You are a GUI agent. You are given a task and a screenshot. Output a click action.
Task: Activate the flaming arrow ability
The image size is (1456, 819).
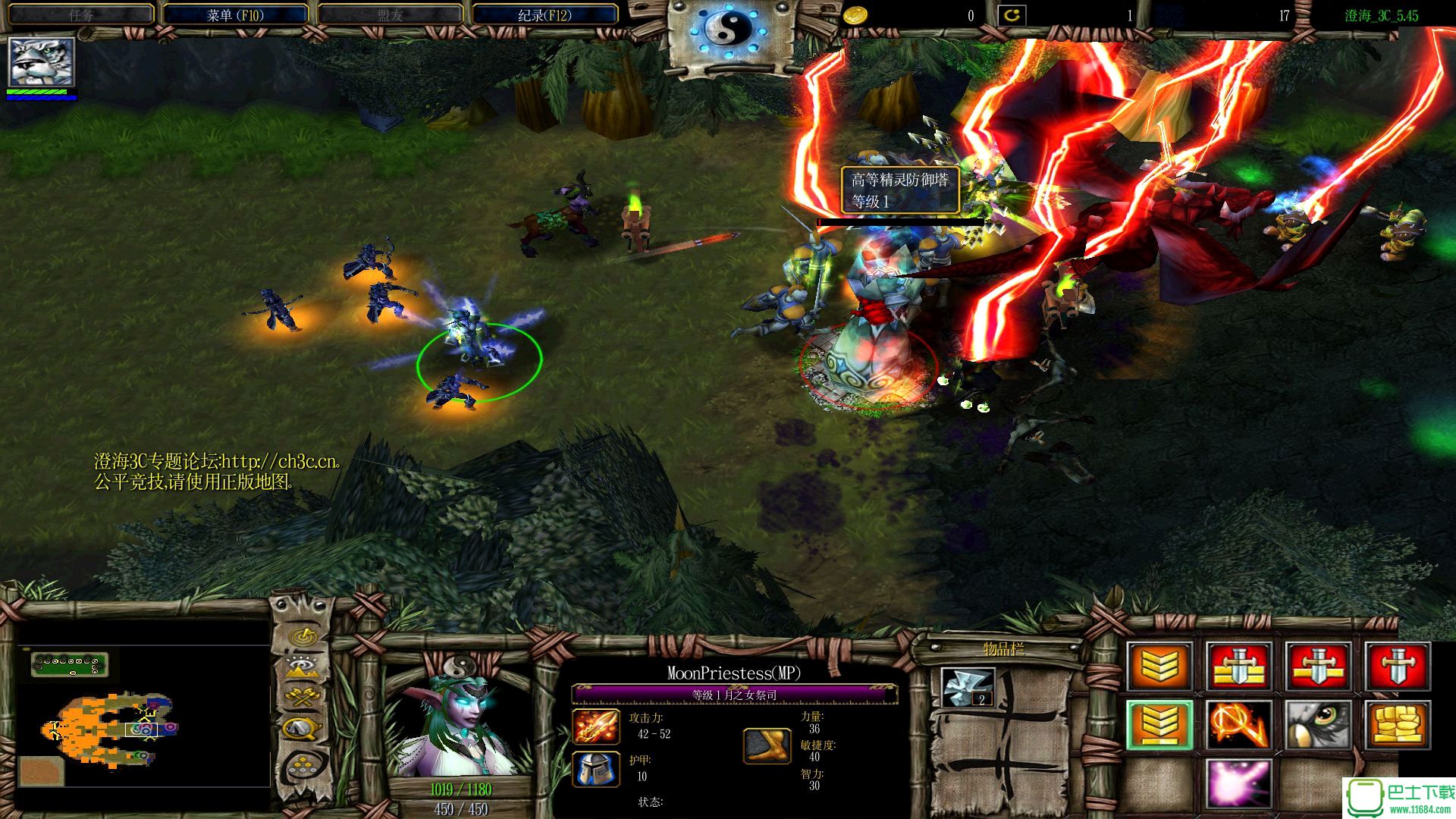click(1239, 725)
